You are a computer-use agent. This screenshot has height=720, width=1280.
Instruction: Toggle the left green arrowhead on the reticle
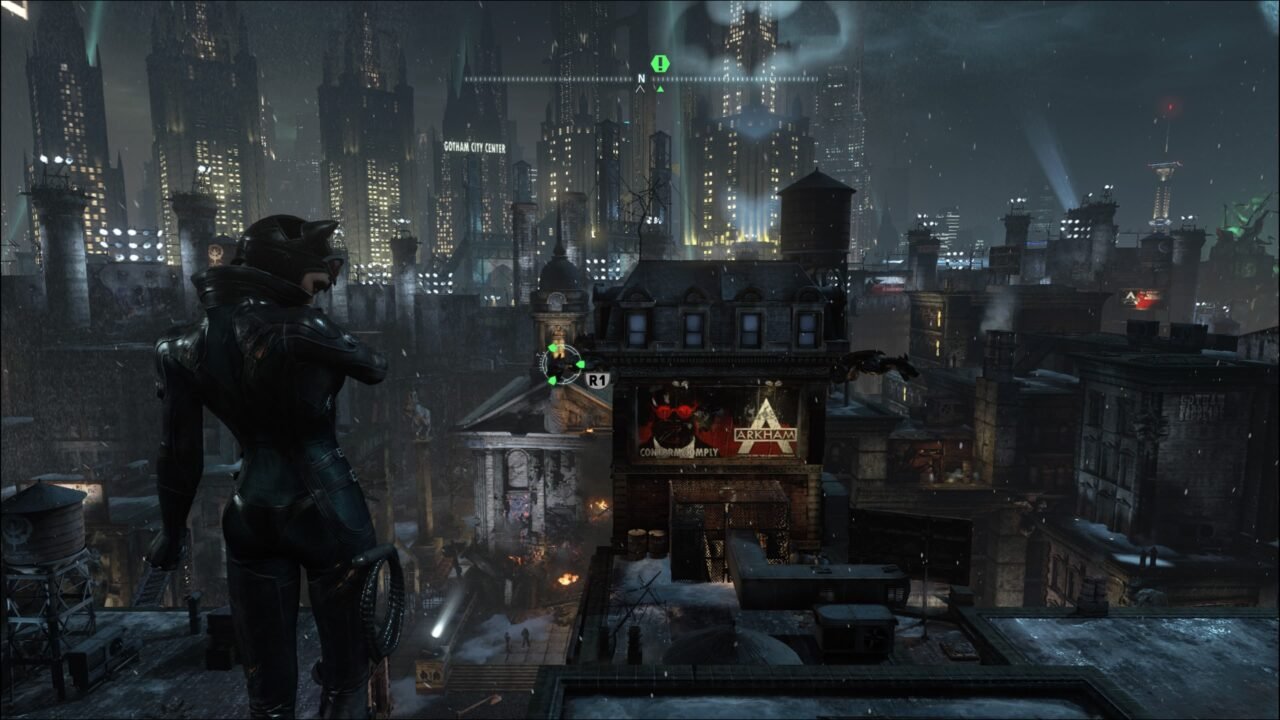point(550,350)
